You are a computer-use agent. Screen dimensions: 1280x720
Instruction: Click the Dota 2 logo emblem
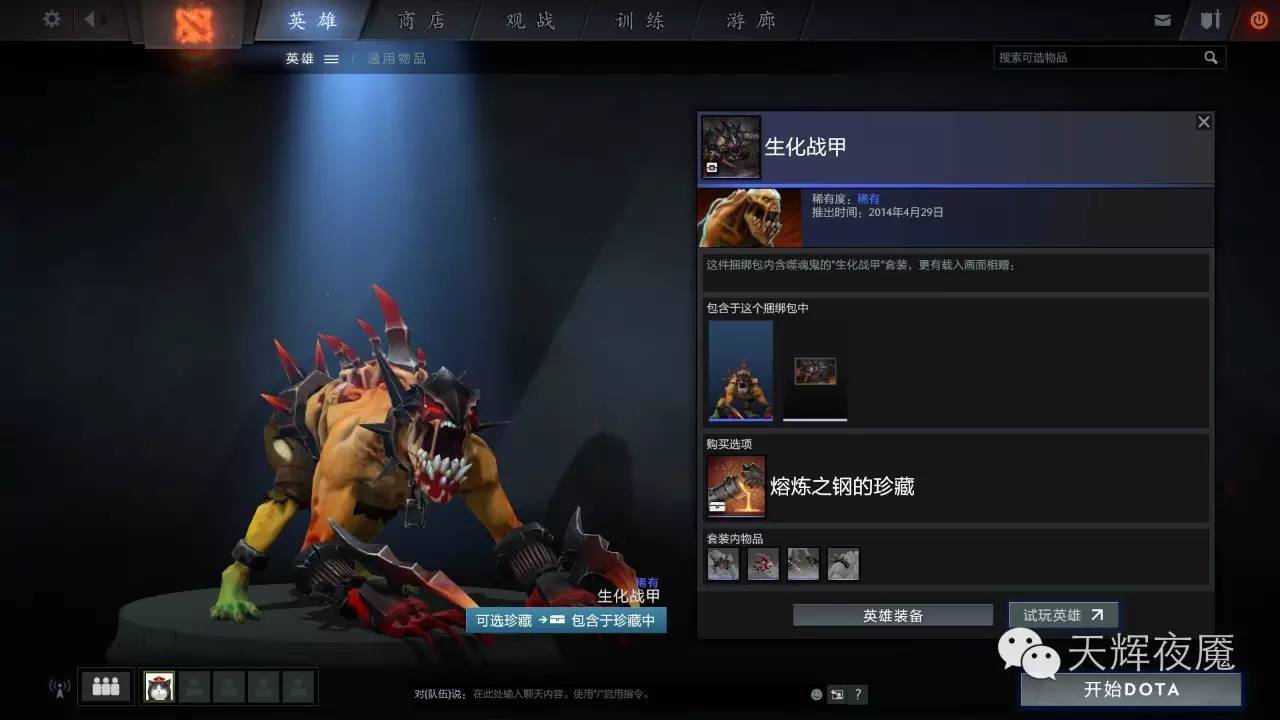point(192,22)
